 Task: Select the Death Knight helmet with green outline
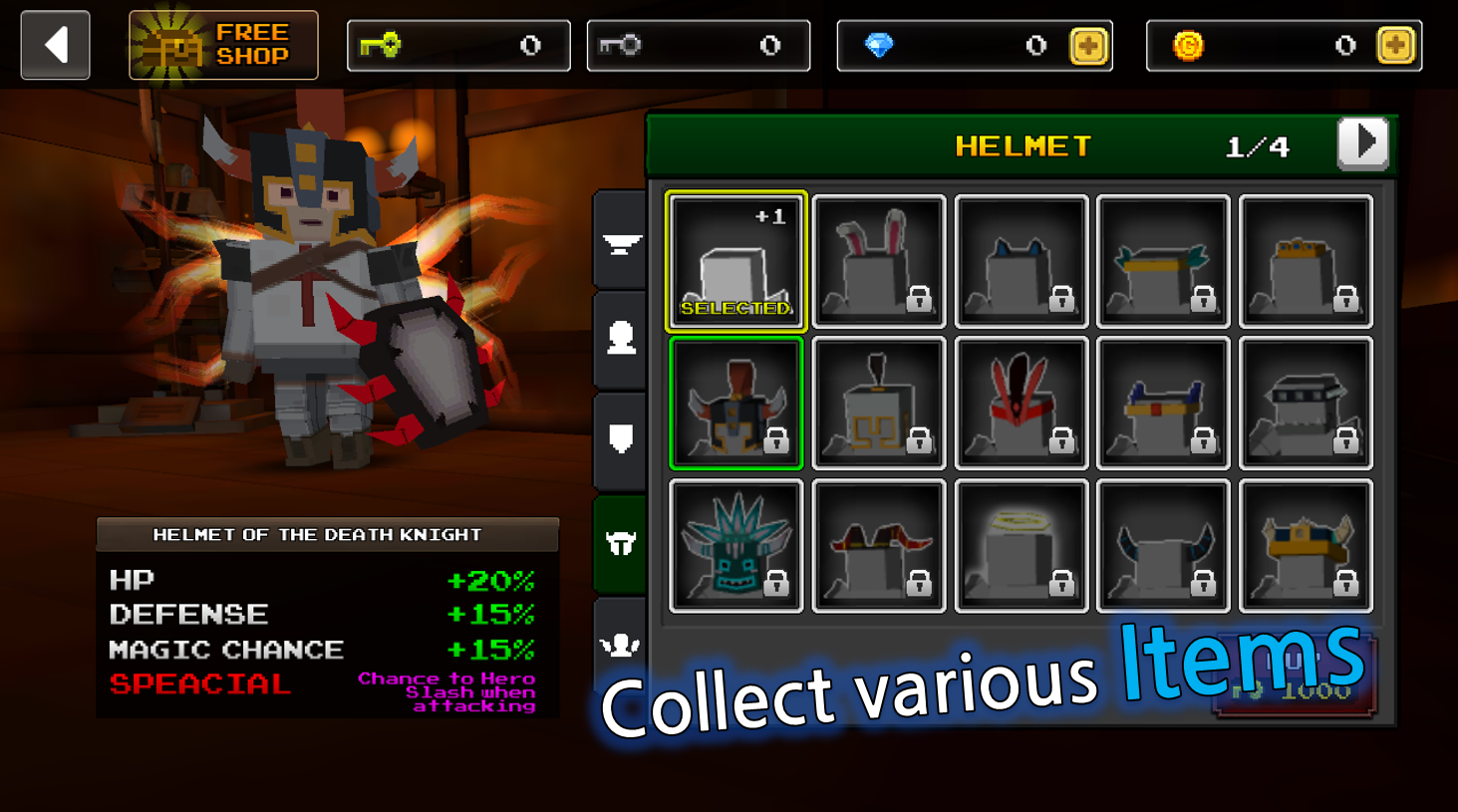click(x=735, y=404)
